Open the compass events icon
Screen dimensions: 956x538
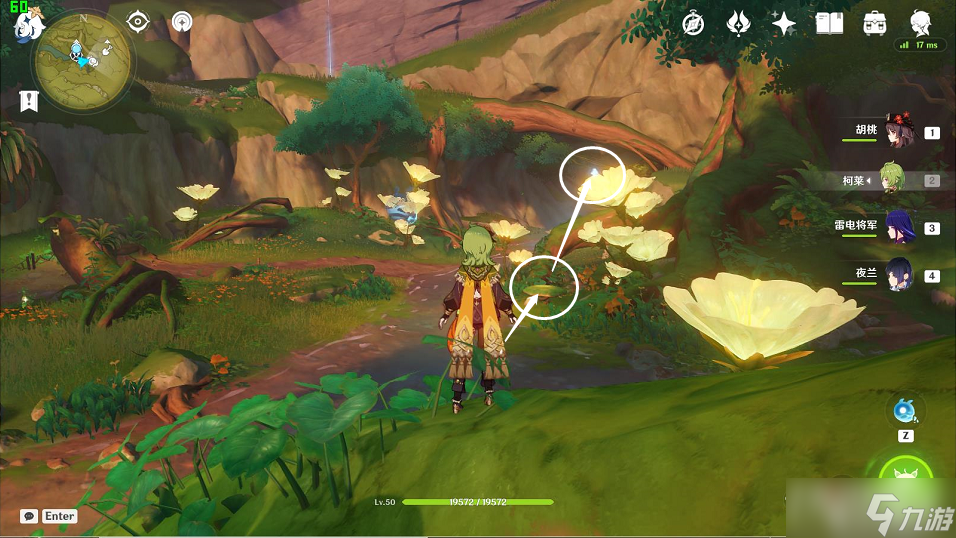click(x=694, y=23)
